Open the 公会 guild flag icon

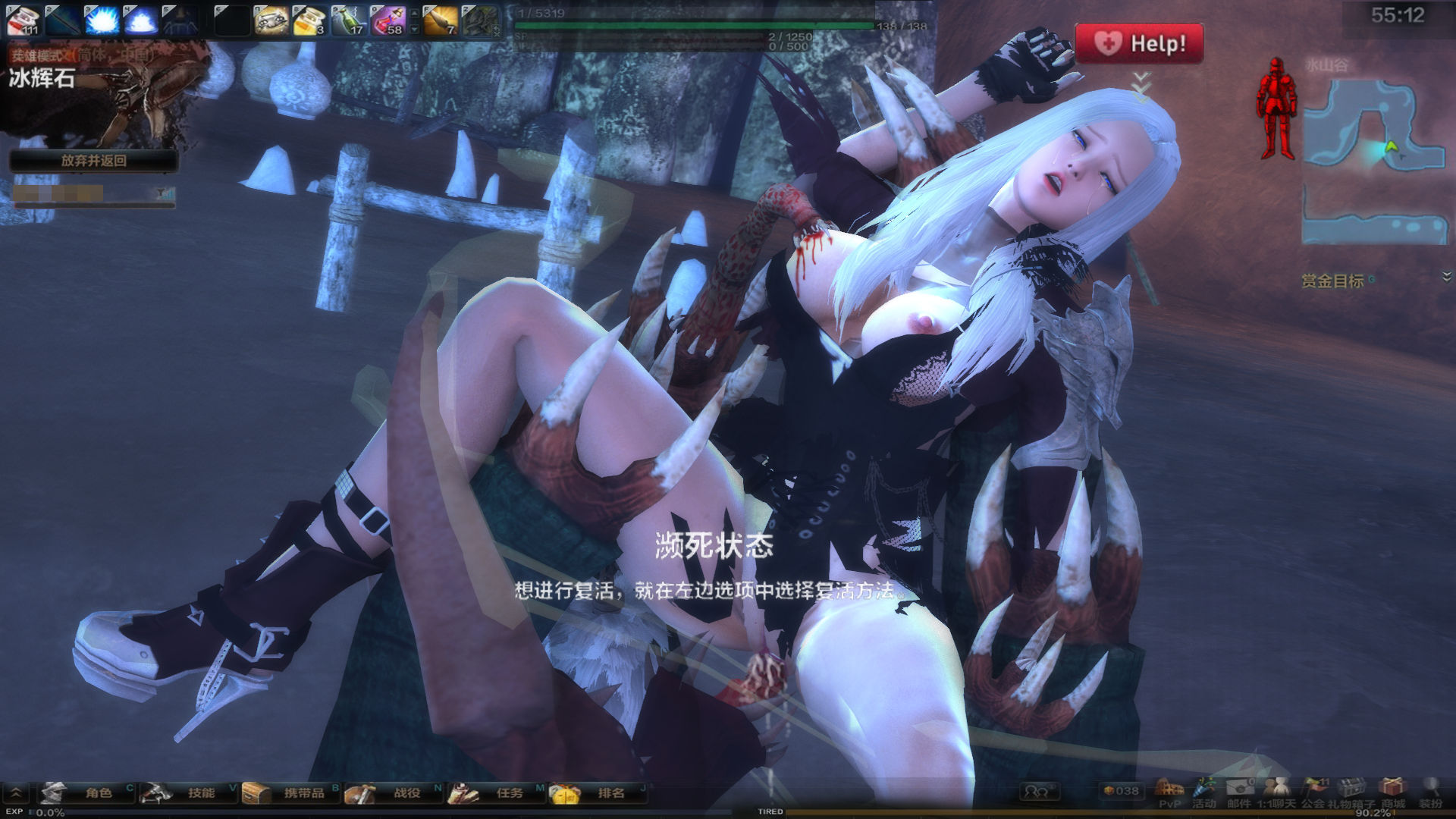pyautogui.click(x=1313, y=792)
